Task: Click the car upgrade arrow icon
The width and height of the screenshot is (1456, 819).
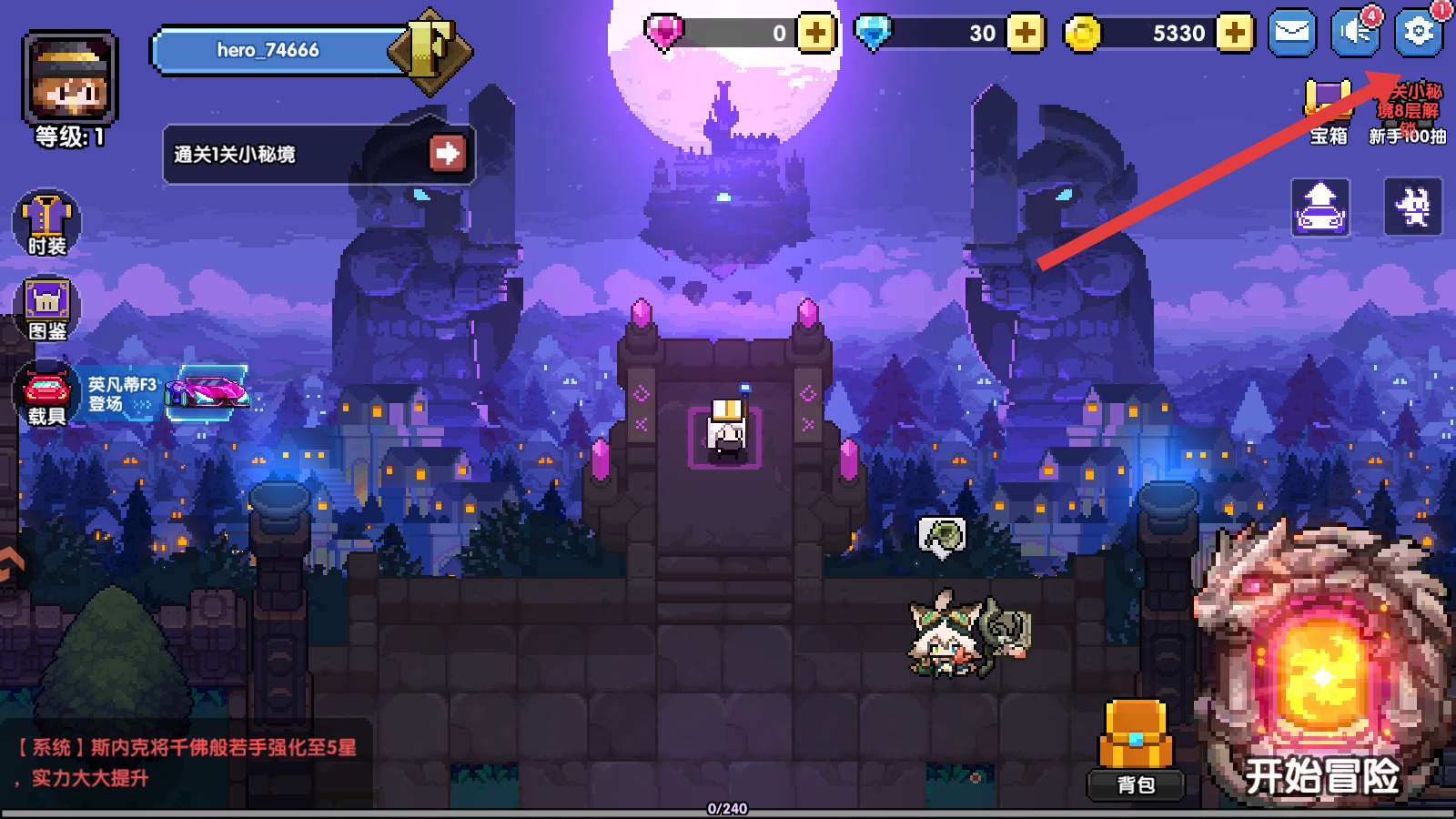Action: [1320, 207]
